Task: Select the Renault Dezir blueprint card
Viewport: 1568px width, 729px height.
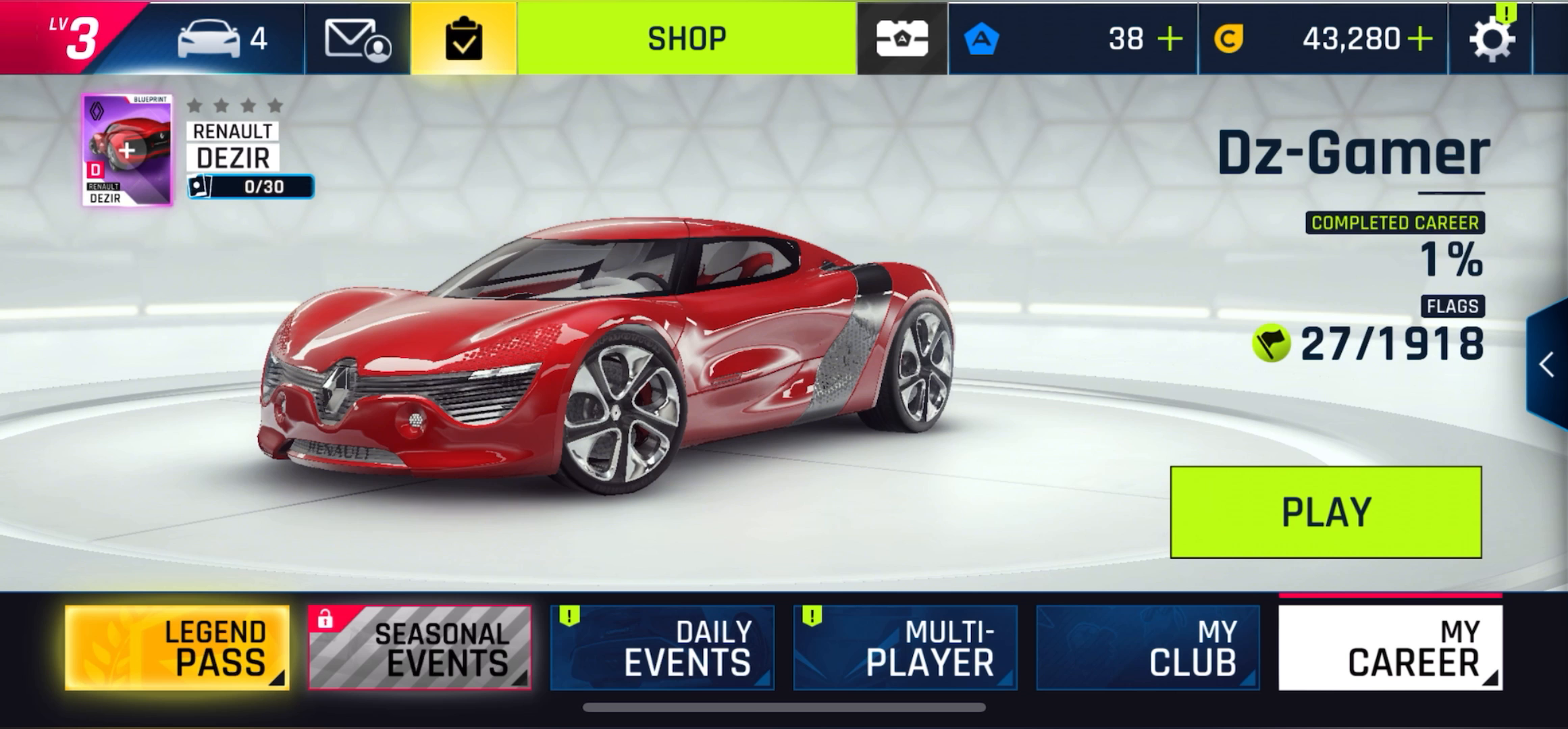Action: click(x=127, y=150)
